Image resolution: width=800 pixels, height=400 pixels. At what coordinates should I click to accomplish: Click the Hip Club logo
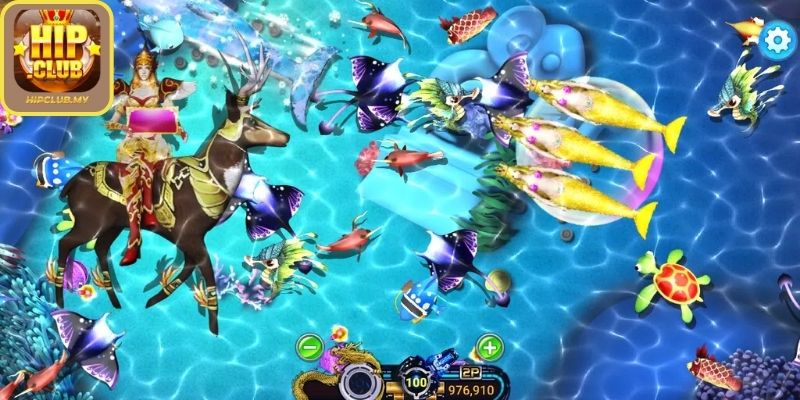tap(56, 56)
